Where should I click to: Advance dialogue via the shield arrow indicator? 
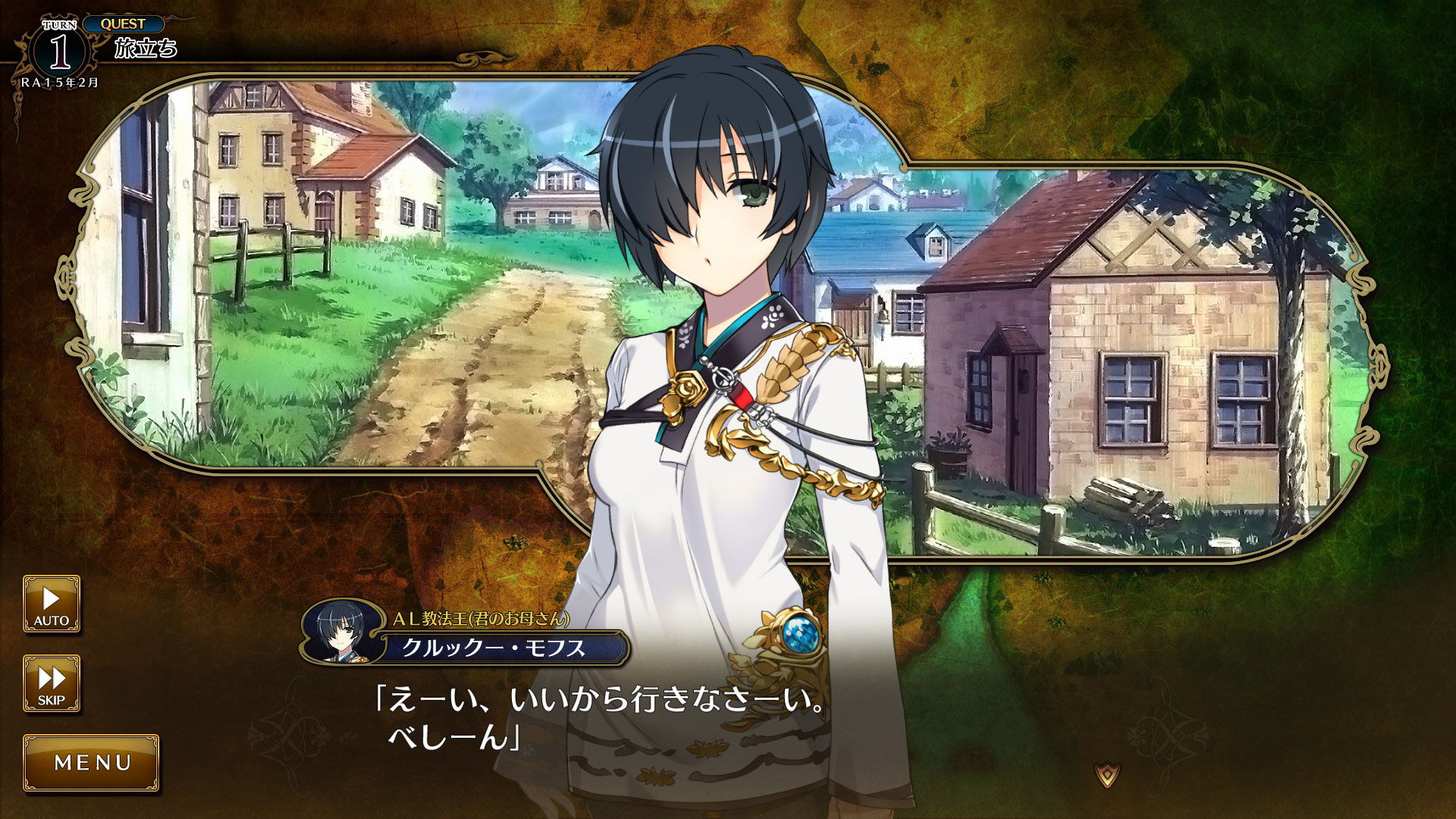[1108, 775]
